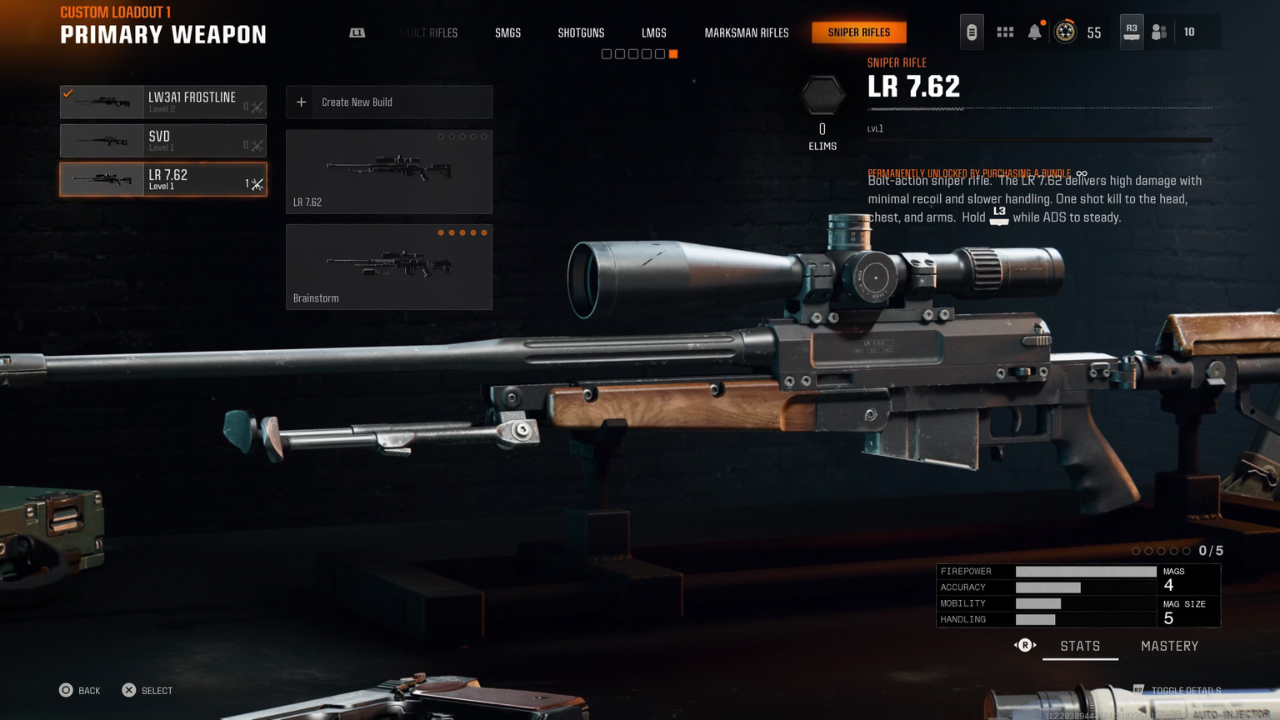The height and width of the screenshot is (720, 1280).
Task: Go back to the previous screen
Action: (80, 690)
